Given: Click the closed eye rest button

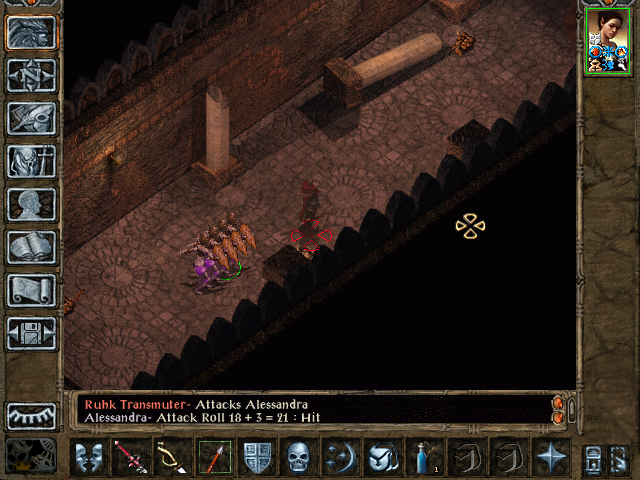Looking at the screenshot, I should pyautogui.click(x=32, y=415).
